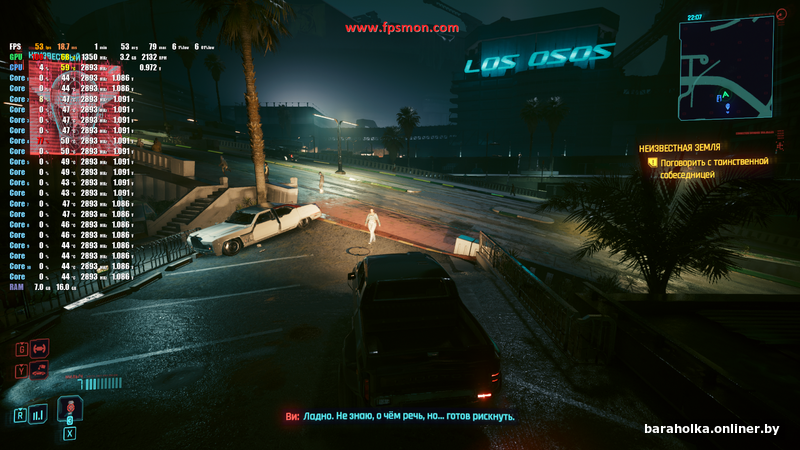Use the consumable inhaler quick slot
Image resolution: width=800 pixels, height=450 pixels.
click(69, 409)
